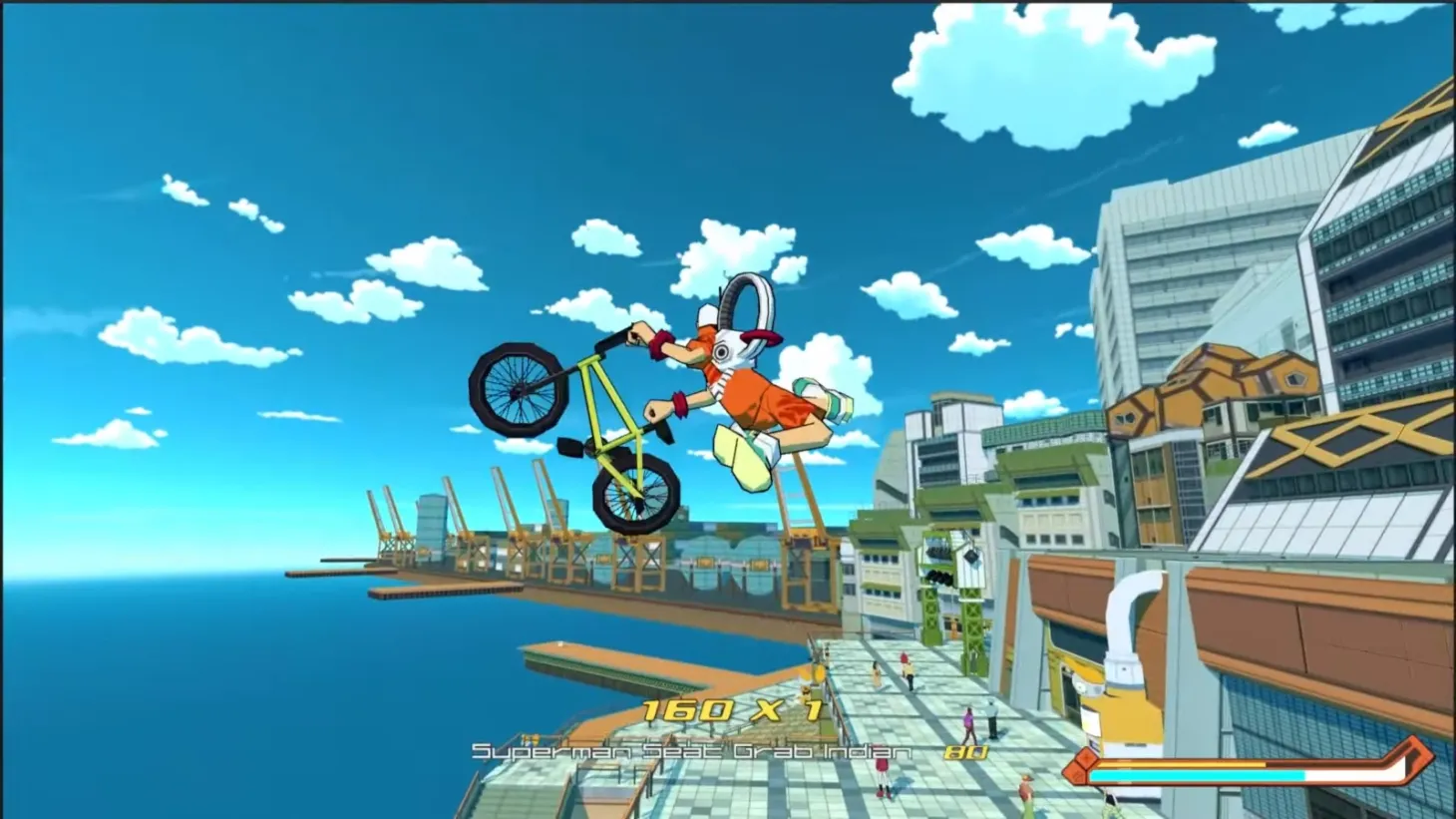Screen dimensions: 1456x819
Task: Click the yellow "160 X 1" score multiplier
Action: [x=733, y=712]
